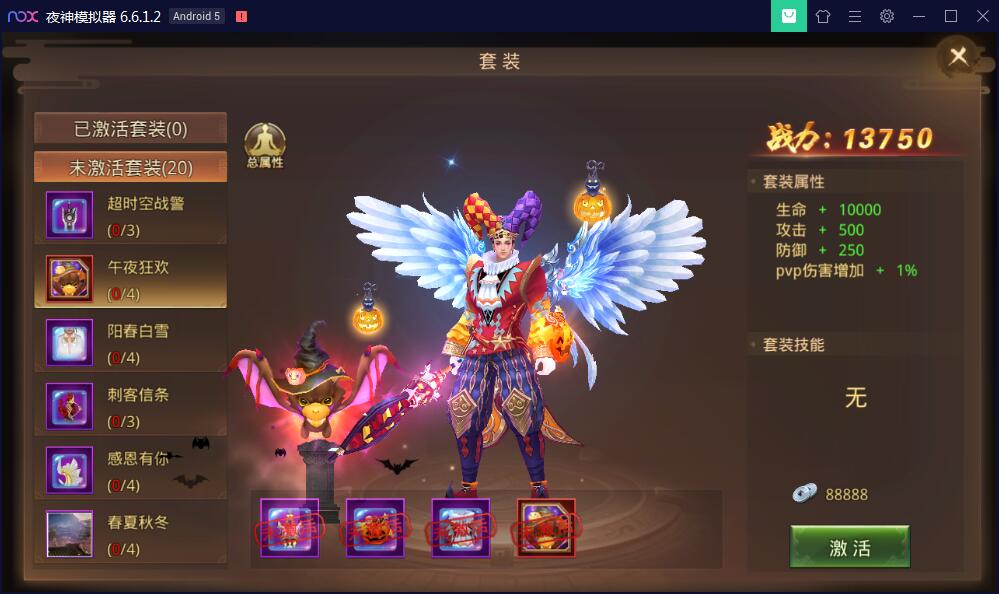
Task: Switch to the 未激活套装 tab
Action: click(x=130, y=167)
